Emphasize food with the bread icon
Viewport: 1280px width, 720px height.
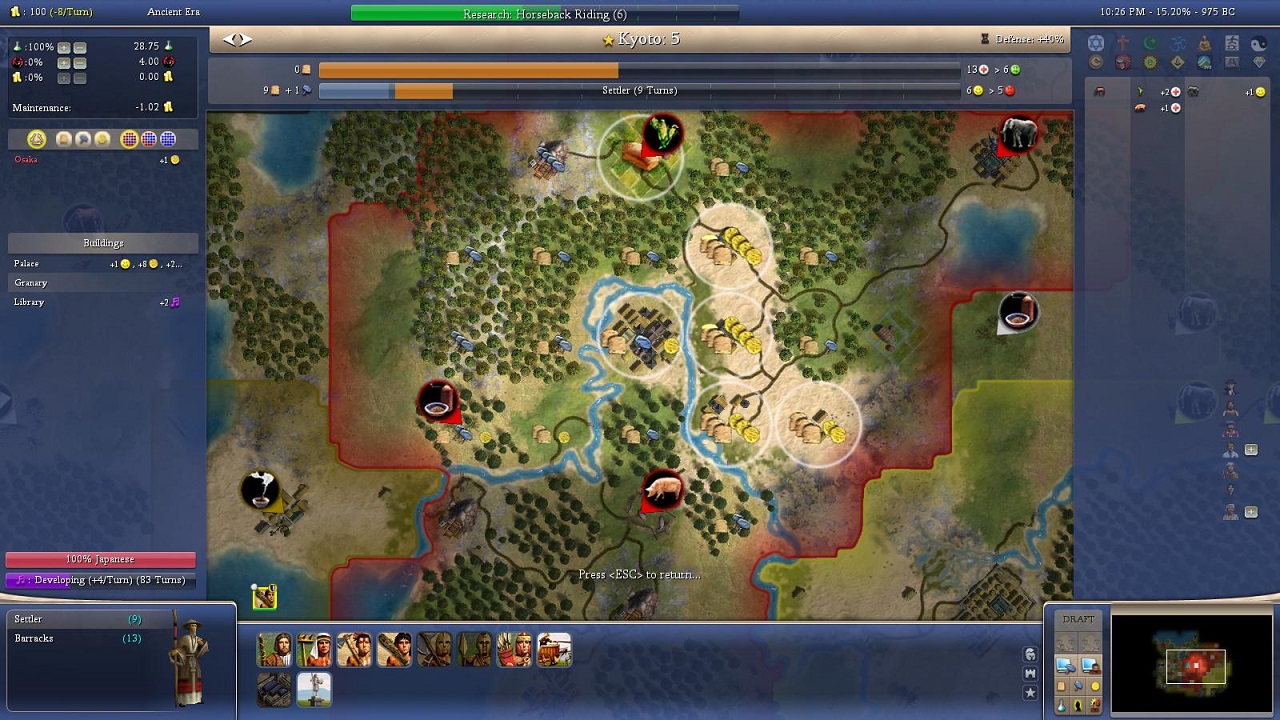click(x=1061, y=686)
